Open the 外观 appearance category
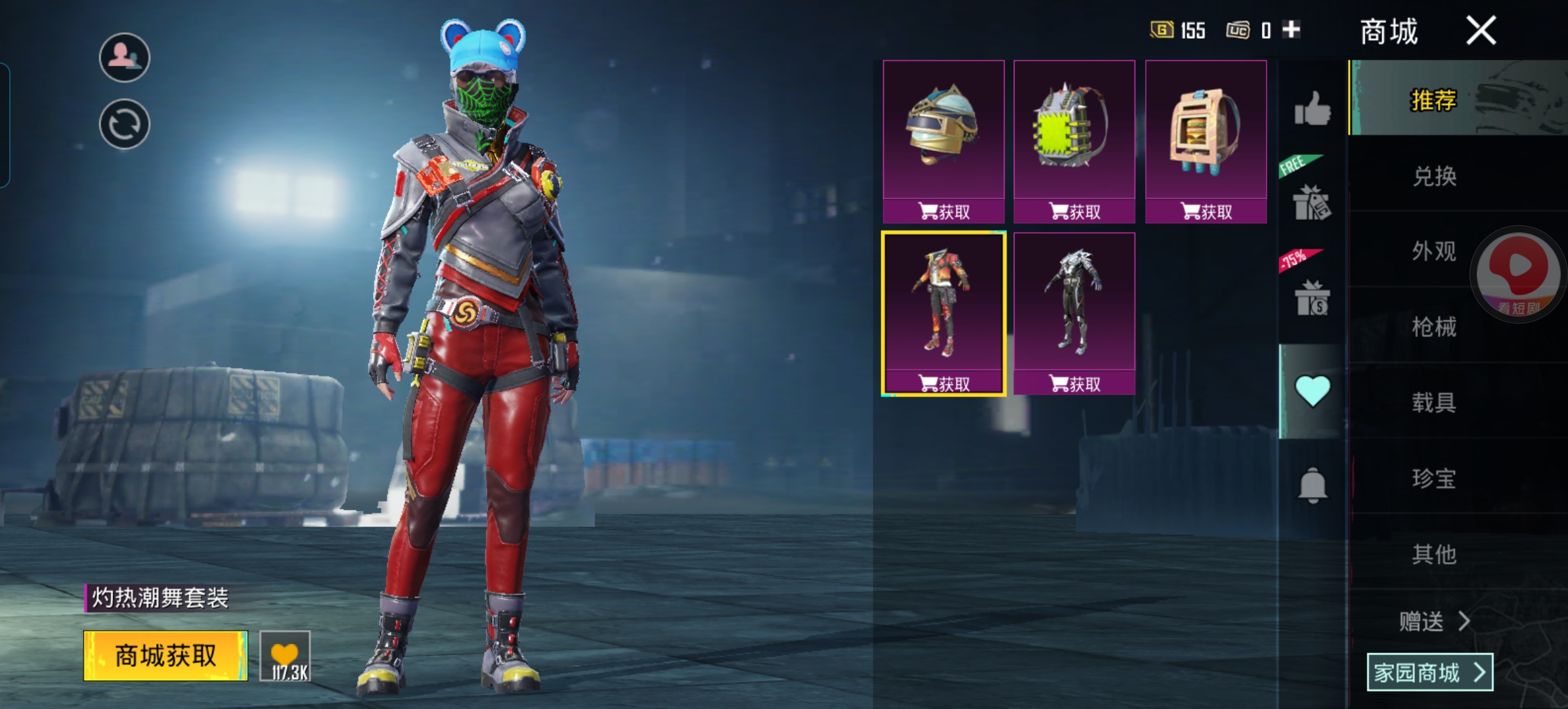The image size is (1568, 709). pyautogui.click(x=1434, y=251)
